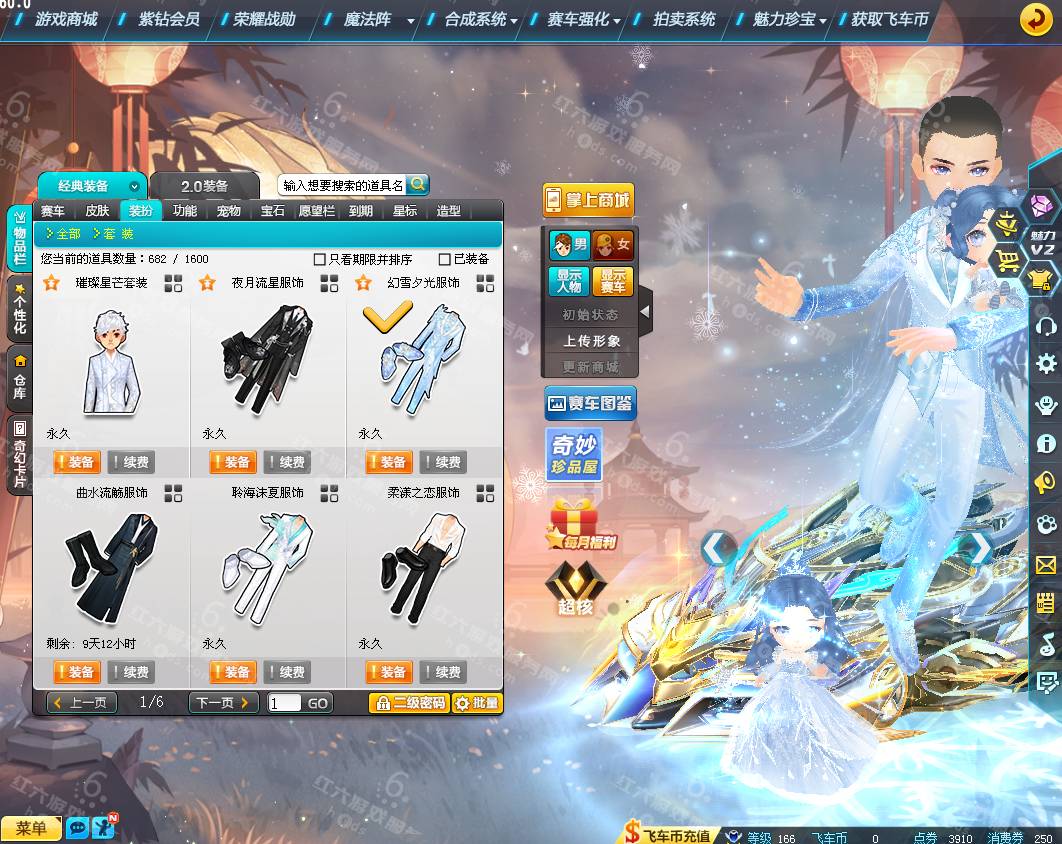Click the item search input field
The height and width of the screenshot is (844, 1062).
(342, 185)
